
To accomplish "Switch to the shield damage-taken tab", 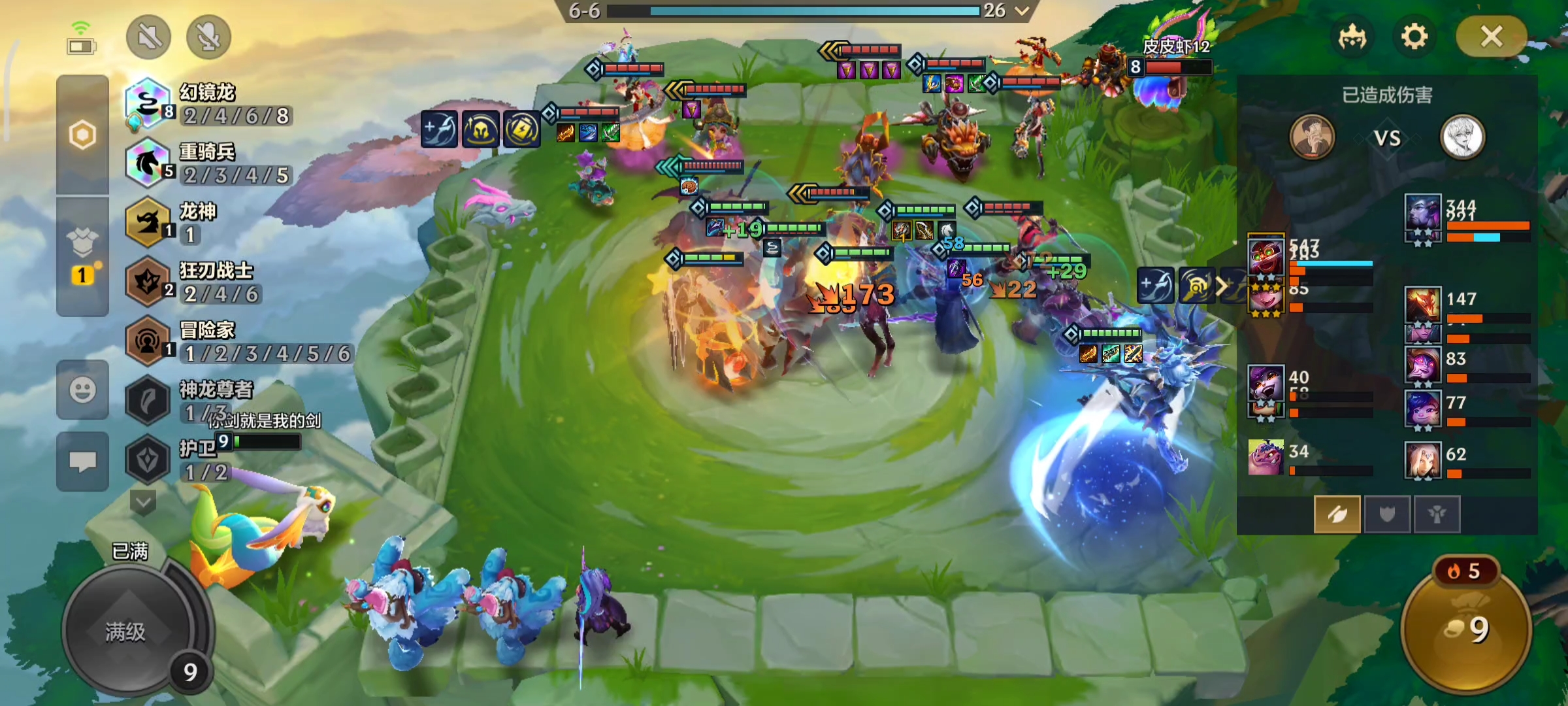I will (1386, 514).
